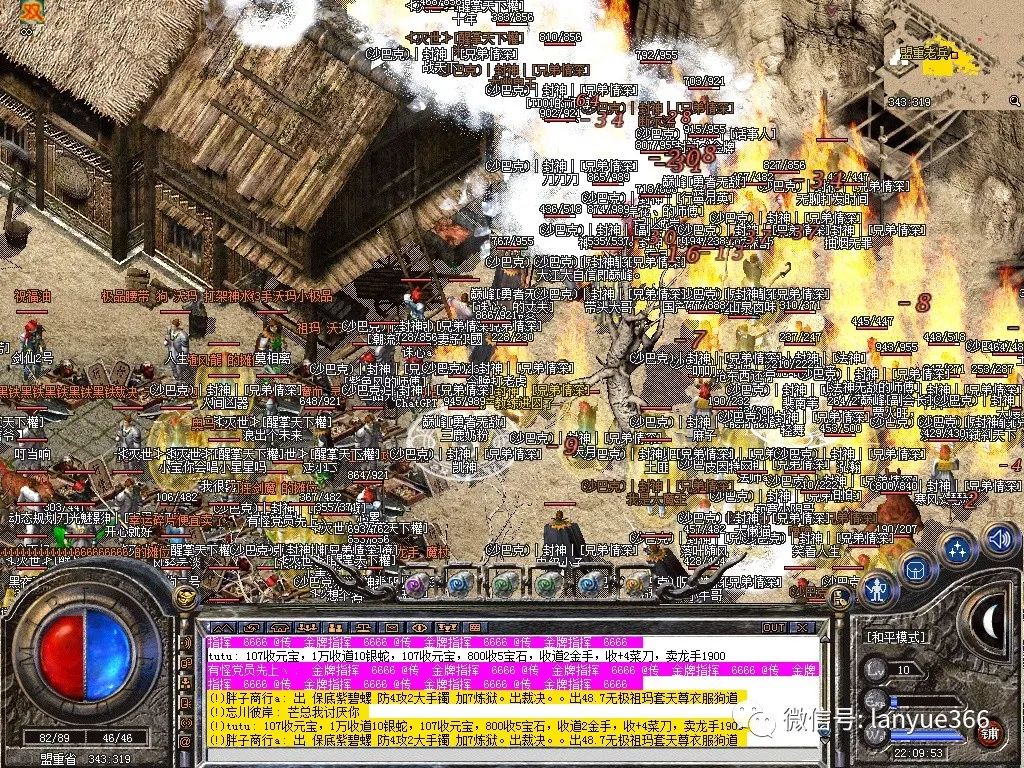Open the red 铺 shop button
This screenshot has width=1024, height=768.
(989, 731)
